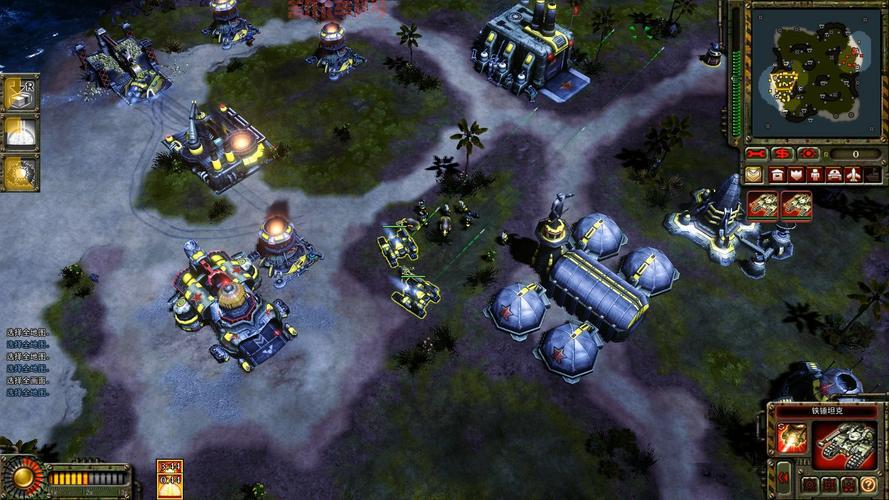Screen dimensions: 889x500
Task: Switch to the defense shield production tab
Action: (796, 175)
